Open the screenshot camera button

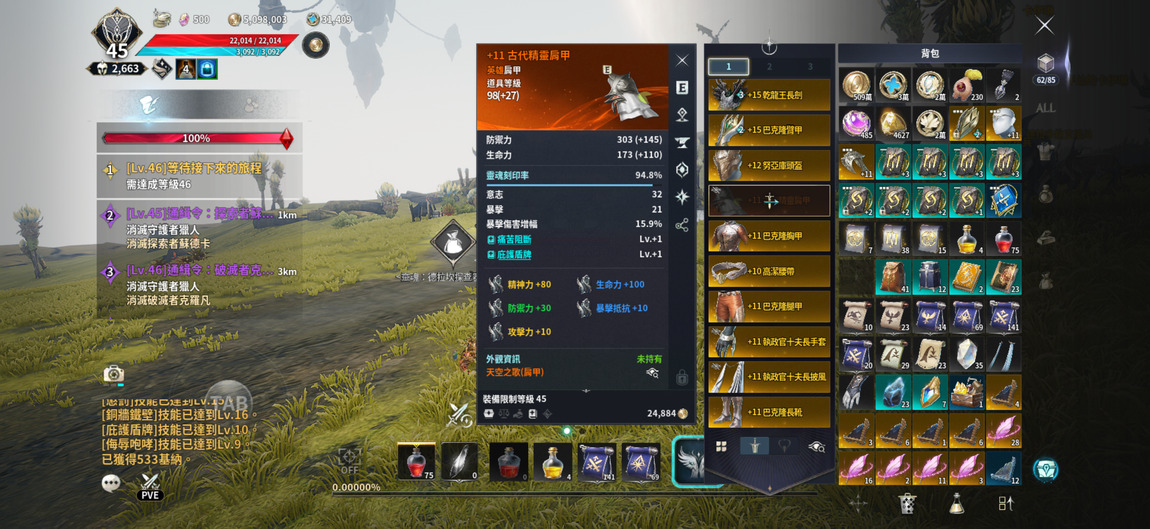[x=114, y=374]
